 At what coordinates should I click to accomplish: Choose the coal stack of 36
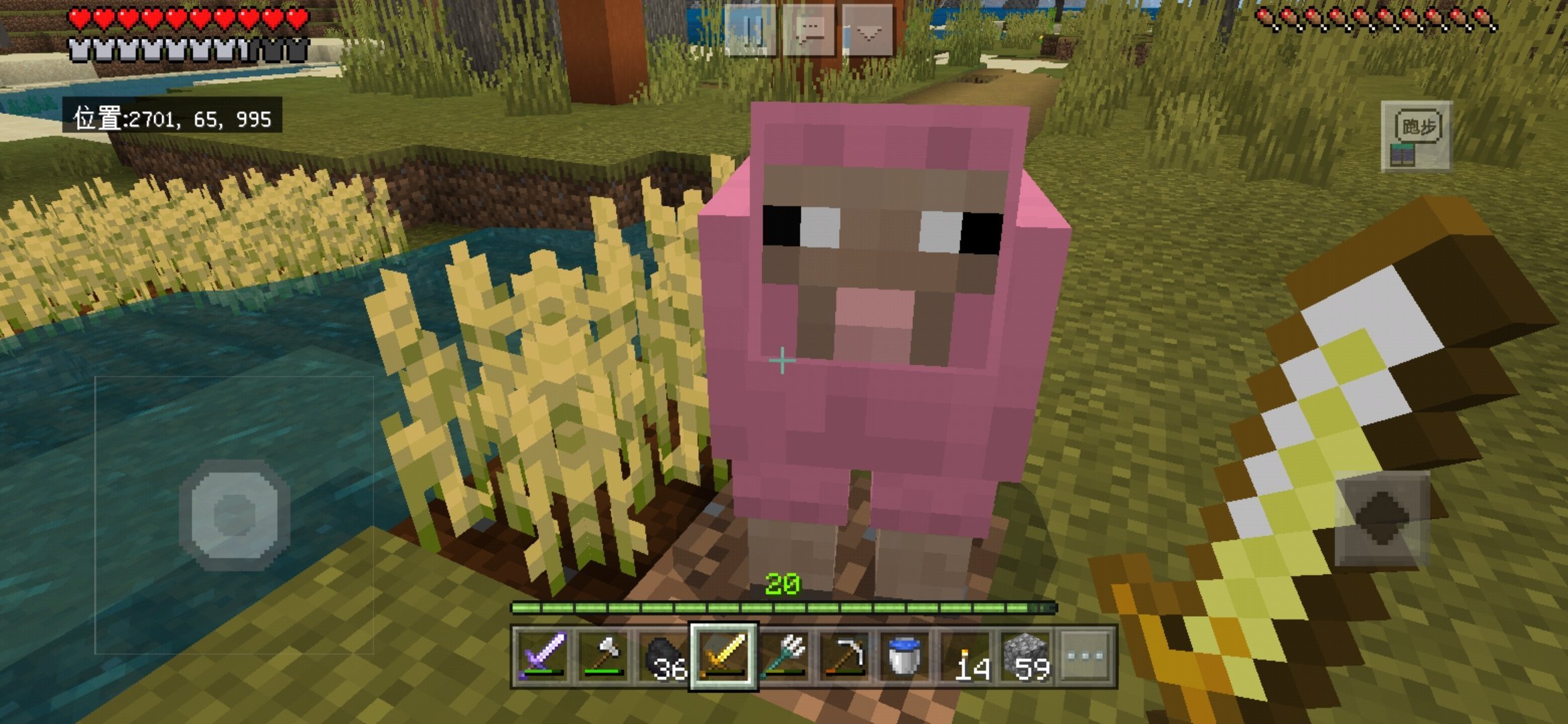coord(662,656)
